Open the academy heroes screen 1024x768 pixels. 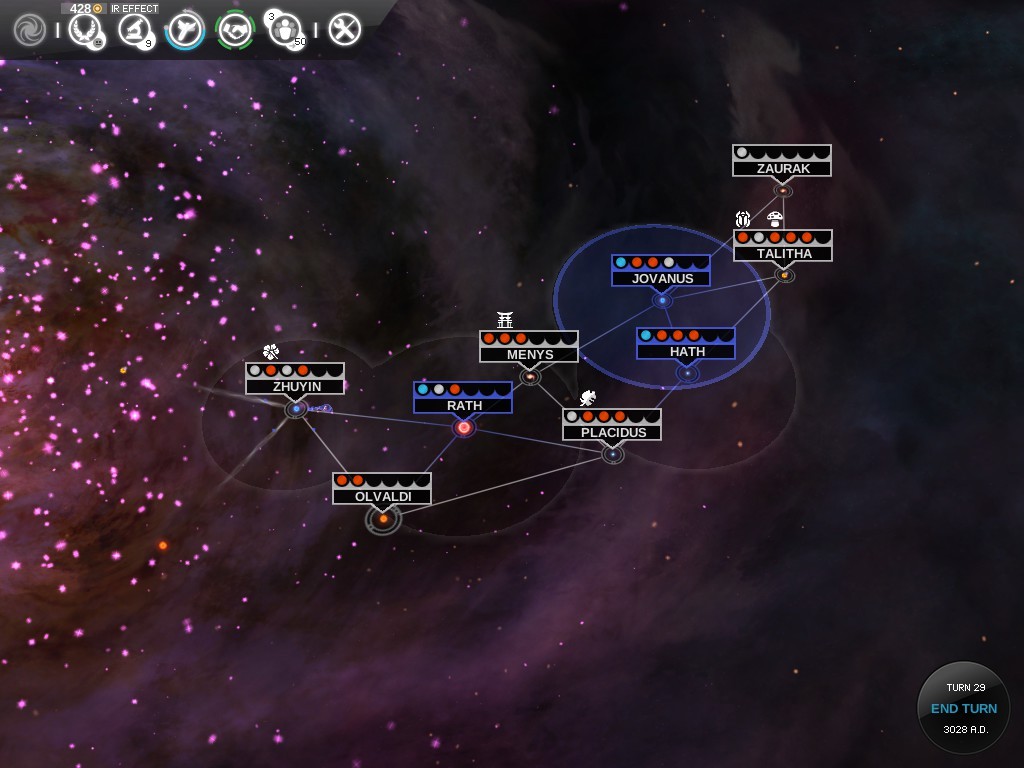point(286,30)
